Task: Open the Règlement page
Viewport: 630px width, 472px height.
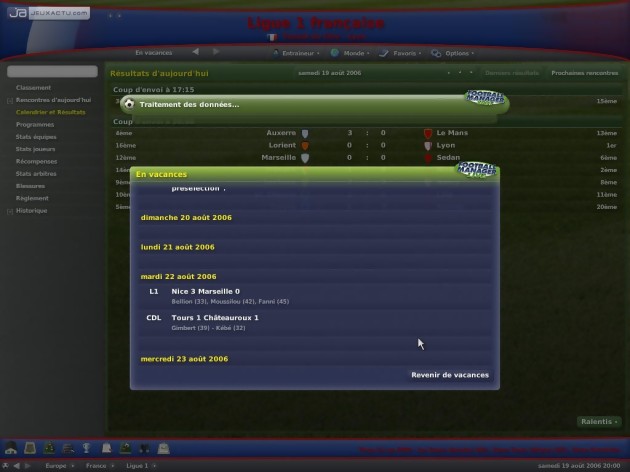Action: 32,198
